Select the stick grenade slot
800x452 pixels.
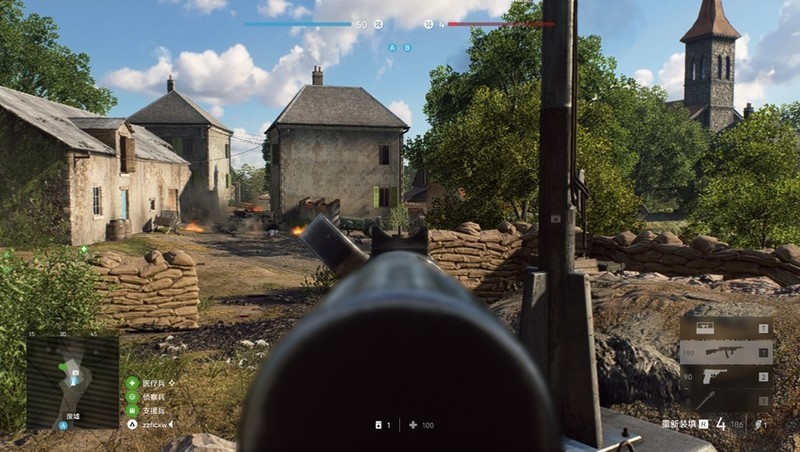[726, 400]
